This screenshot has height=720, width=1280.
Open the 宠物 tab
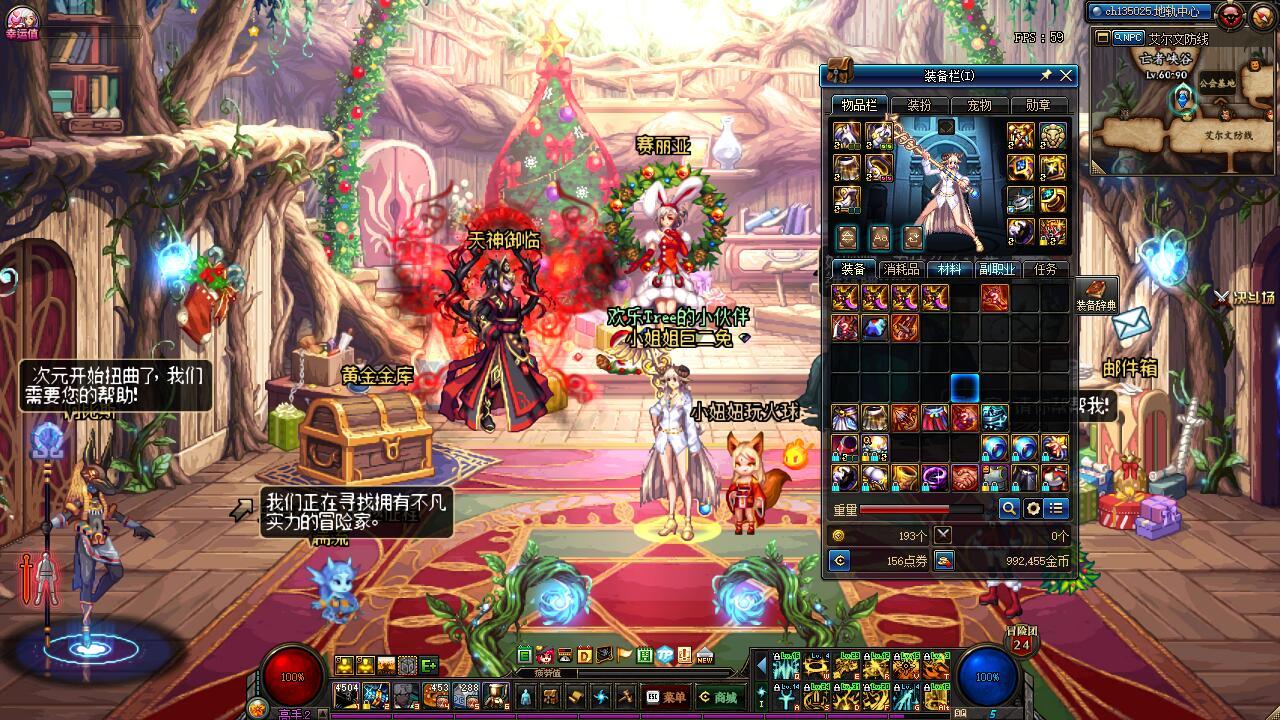coord(979,105)
